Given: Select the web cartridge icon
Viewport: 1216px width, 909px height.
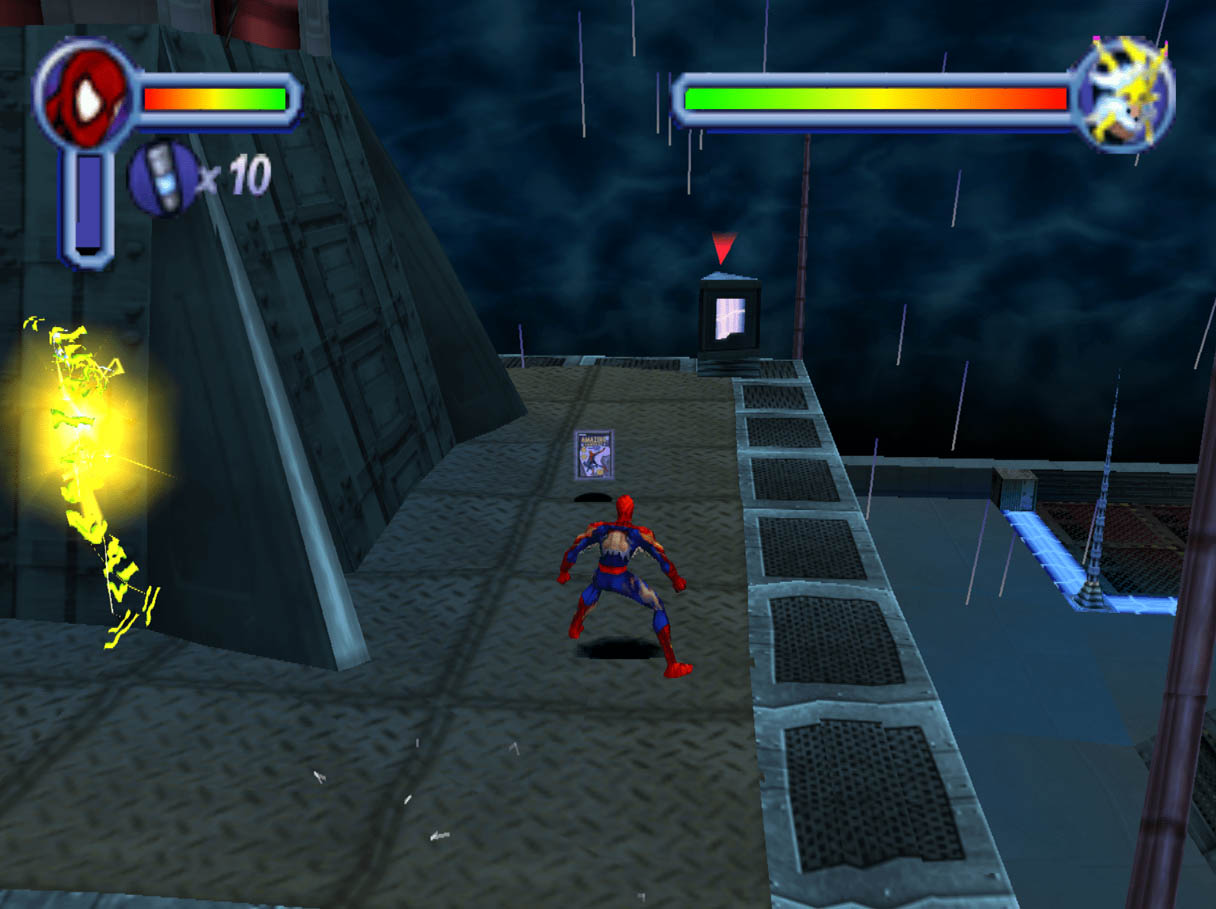Looking at the screenshot, I should pyautogui.click(x=161, y=177).
